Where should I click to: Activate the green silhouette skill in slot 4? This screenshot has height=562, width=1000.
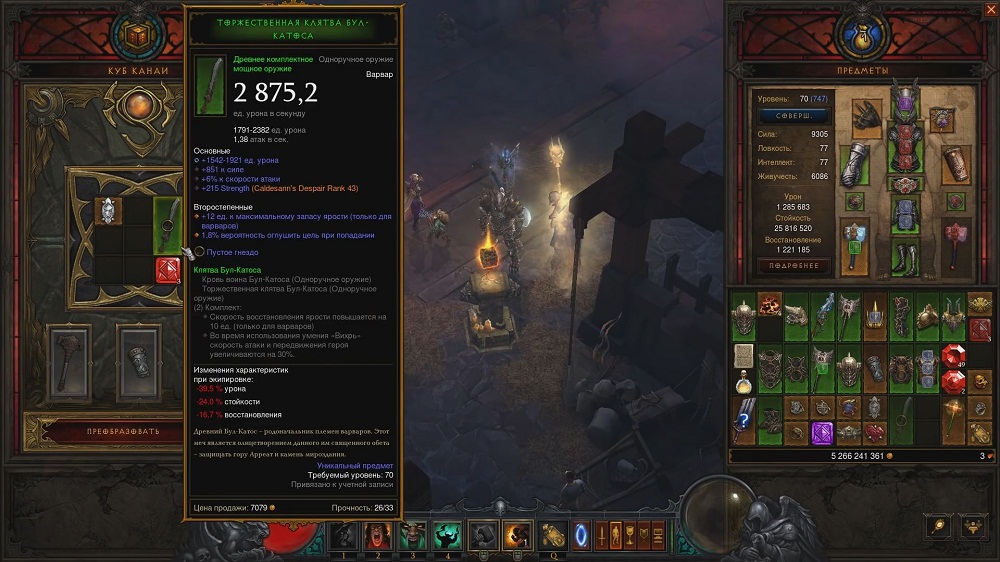(447, 535)
